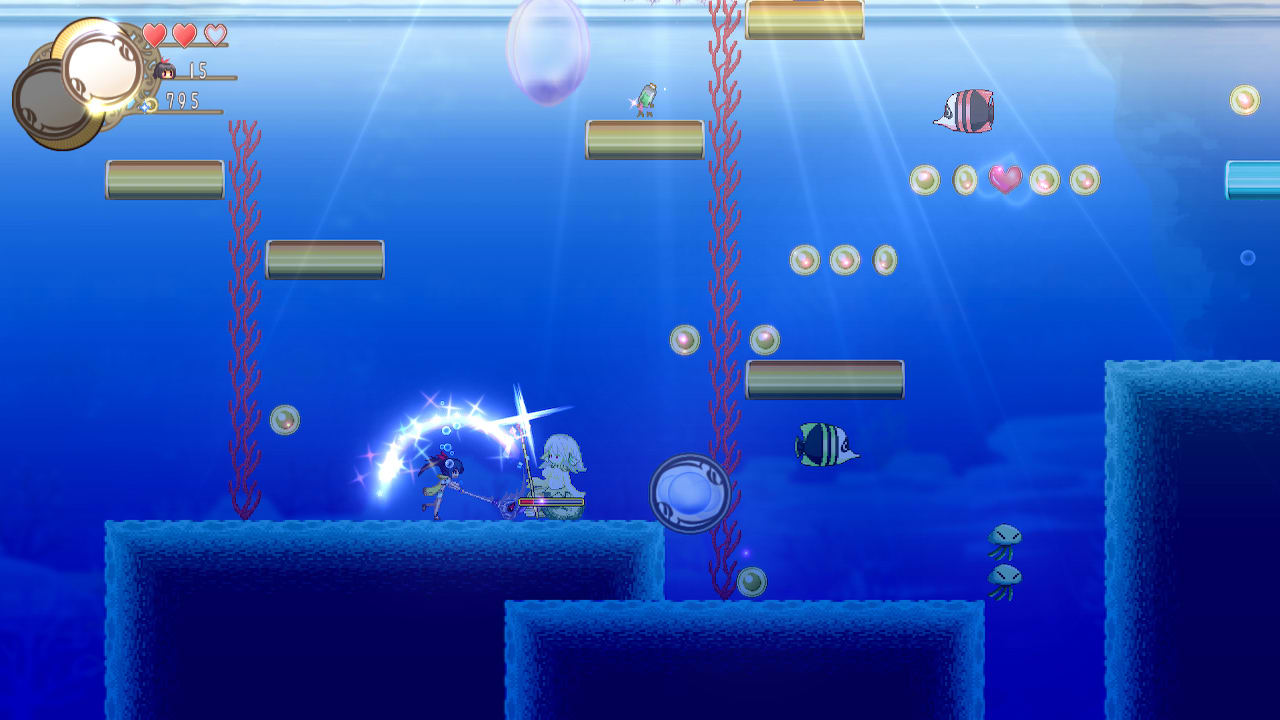Click the 795 coin counter value
Image resolution: width=1280 pixels, height=720 pixels.
point(184,101)
